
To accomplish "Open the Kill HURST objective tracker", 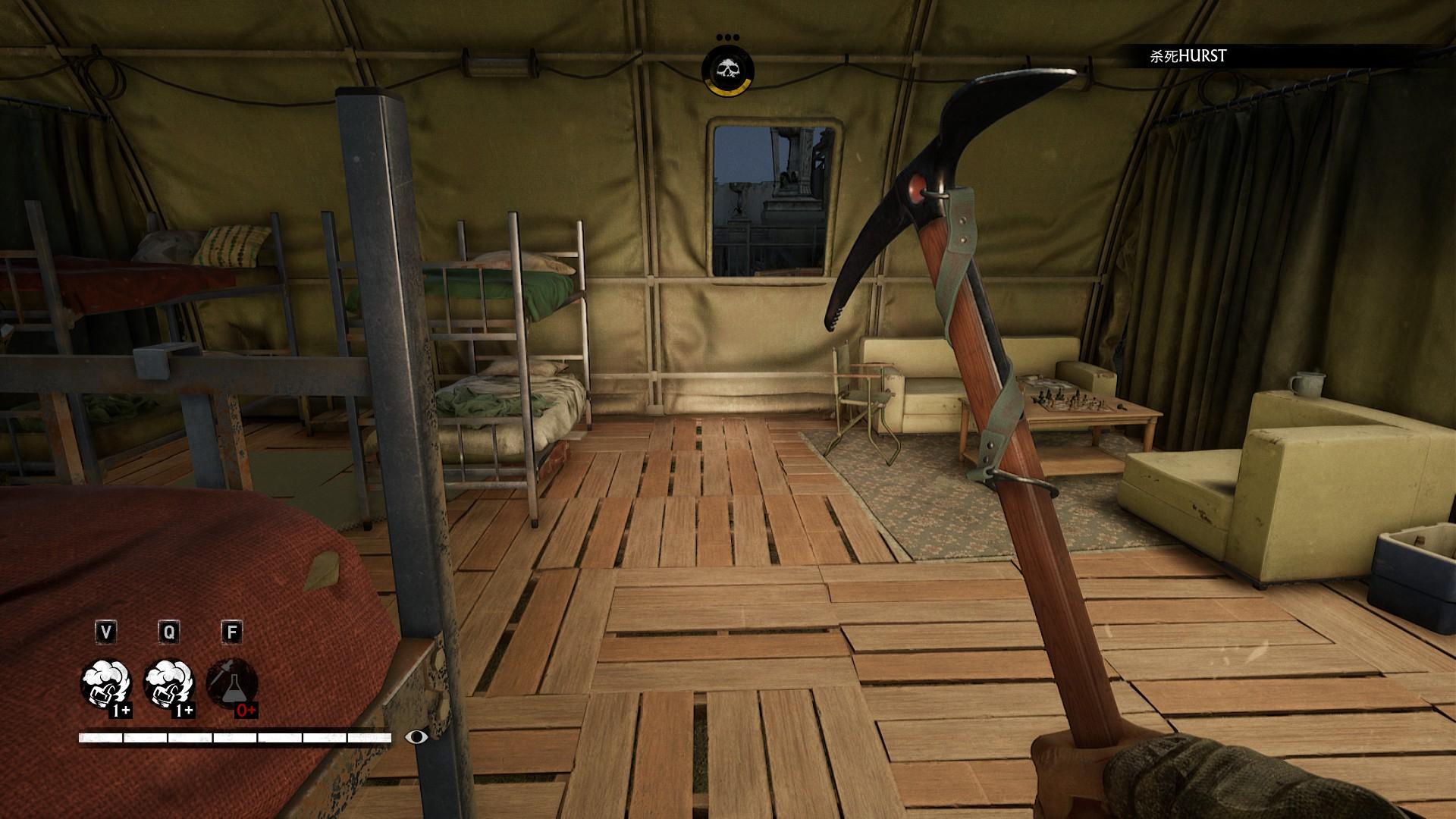I will (x=1188, y=56).
